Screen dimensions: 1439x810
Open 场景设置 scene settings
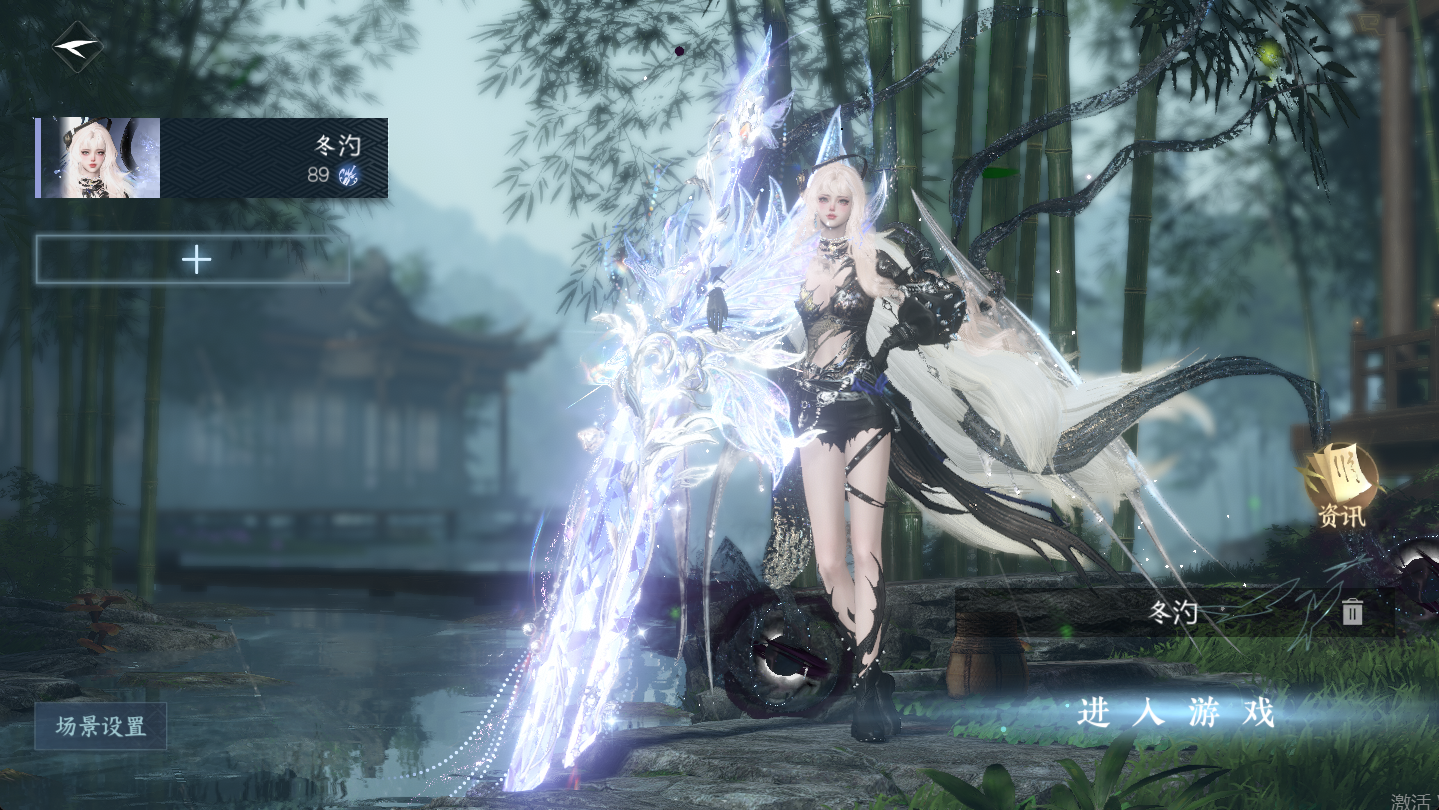click(100, 726)
